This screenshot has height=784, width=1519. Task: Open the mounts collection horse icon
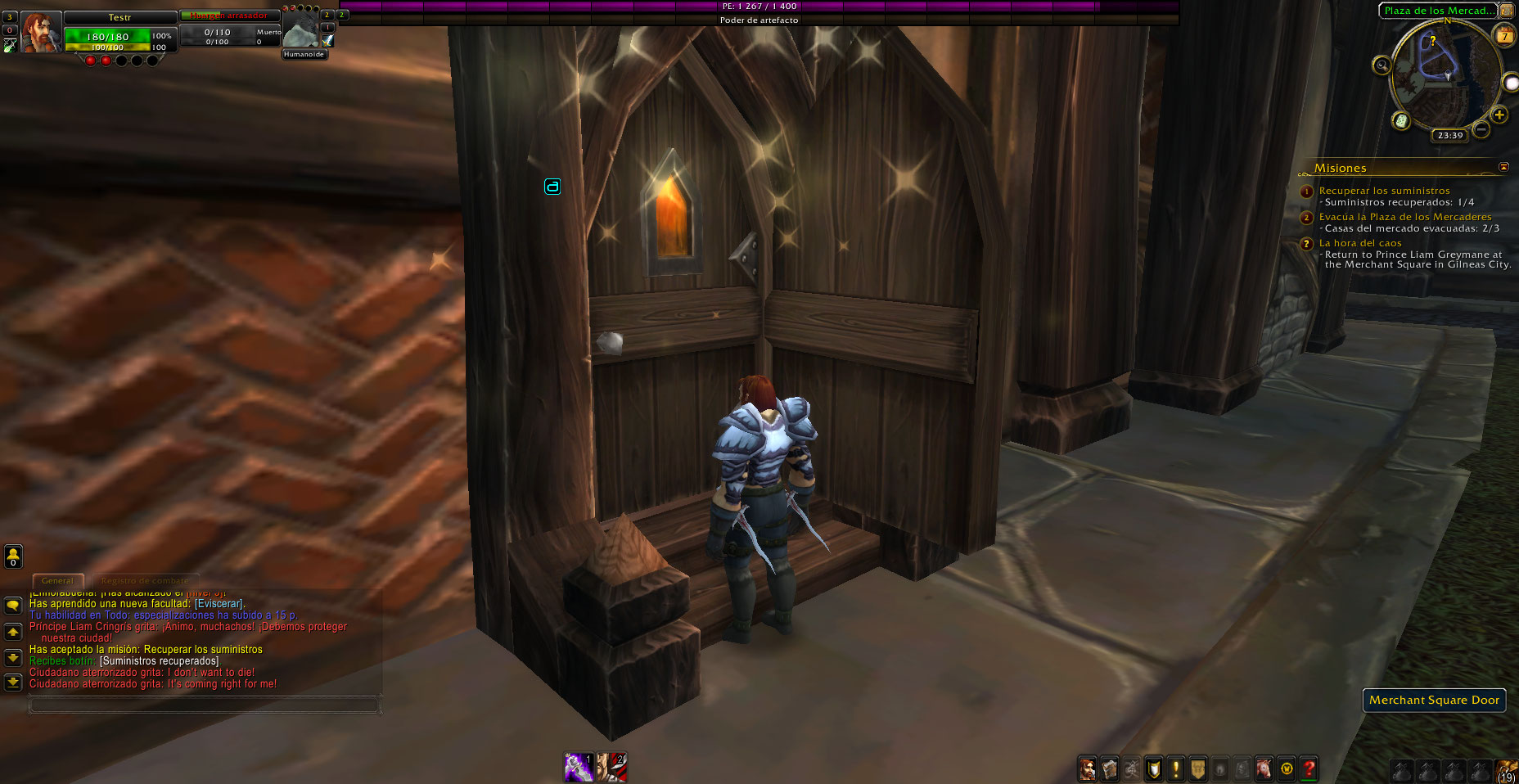pos(1264,769)
